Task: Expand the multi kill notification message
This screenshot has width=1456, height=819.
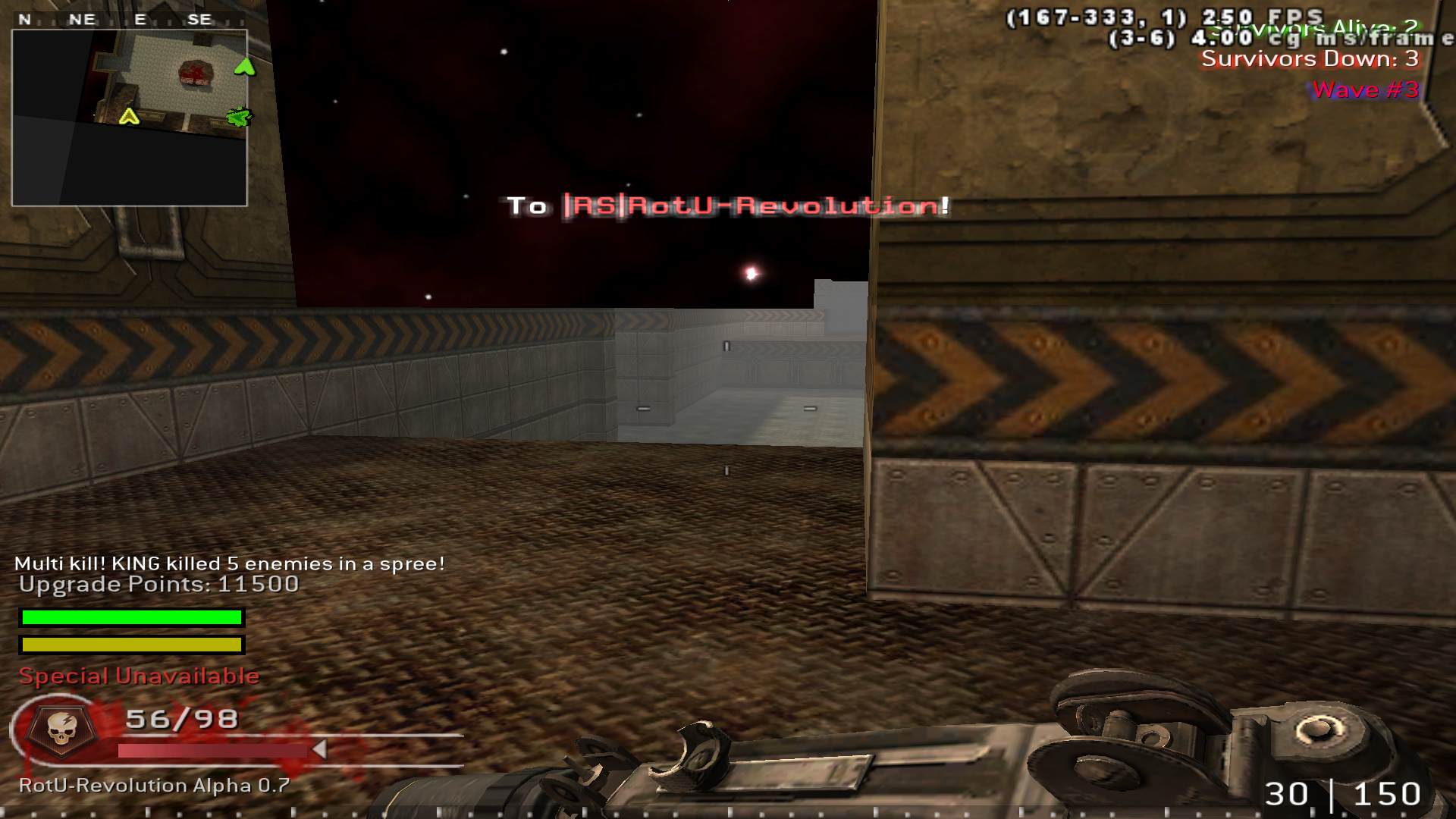Action: [230, 563]
